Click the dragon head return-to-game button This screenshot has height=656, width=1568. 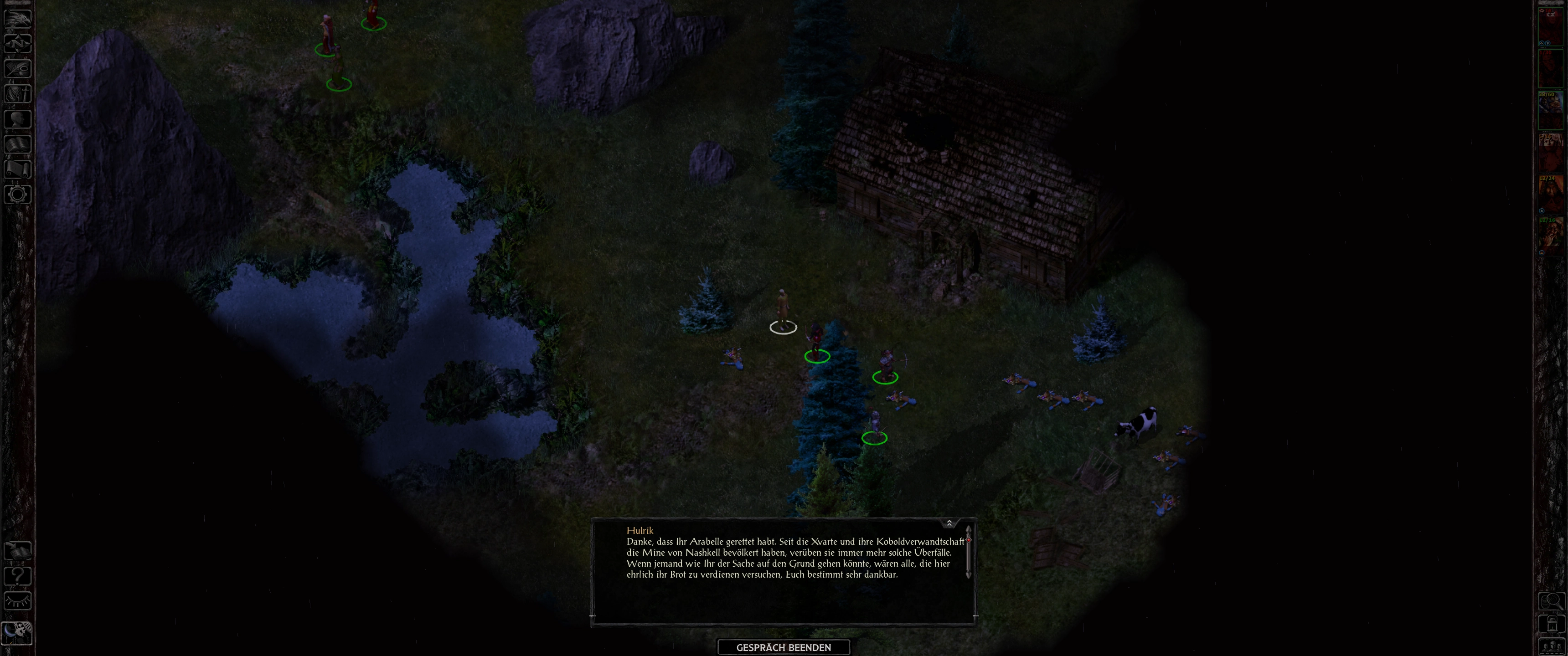pyautogui.click(x=18, y=18)
